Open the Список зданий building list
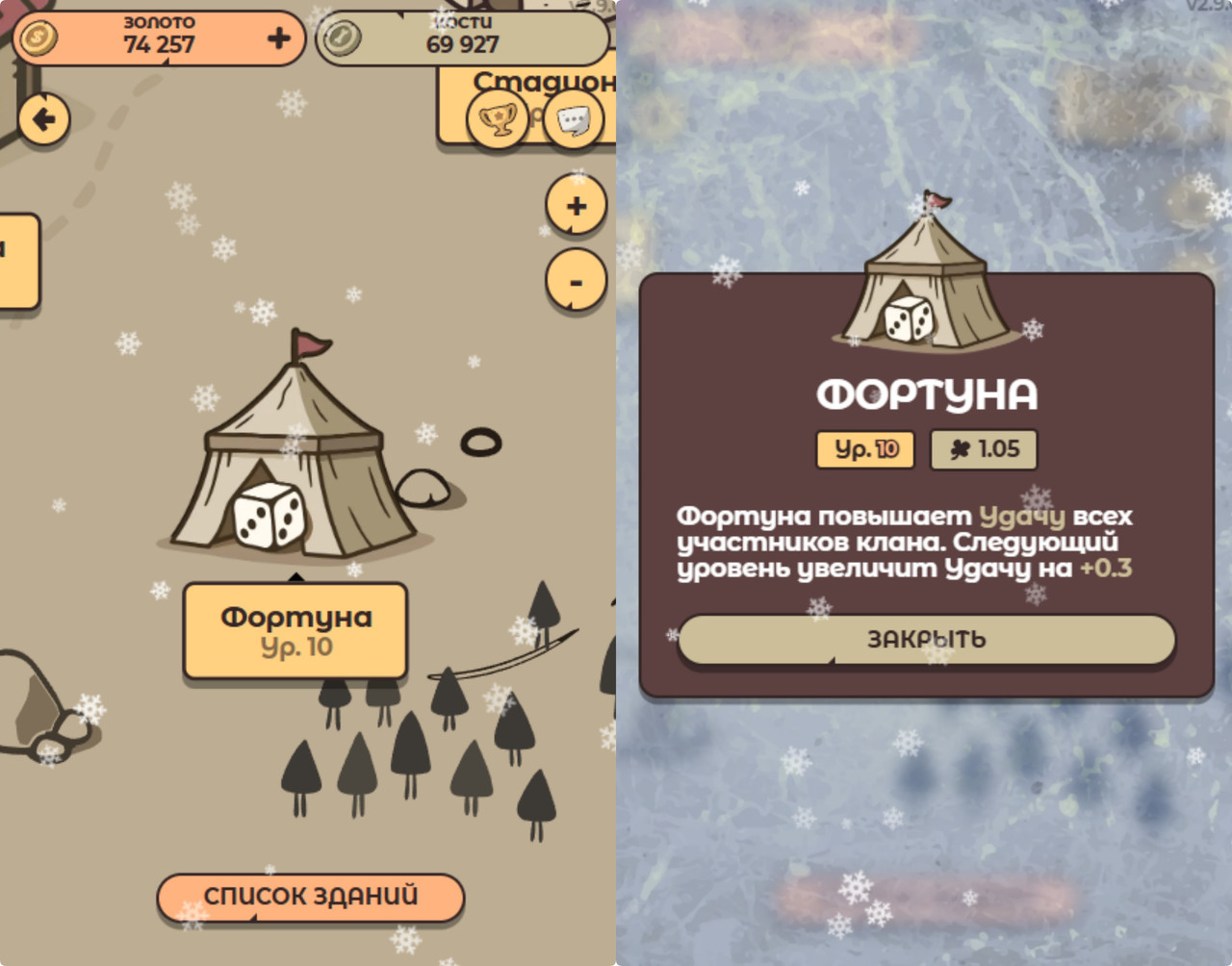This screenshot has width=1232, height=966. coord(310,897)
